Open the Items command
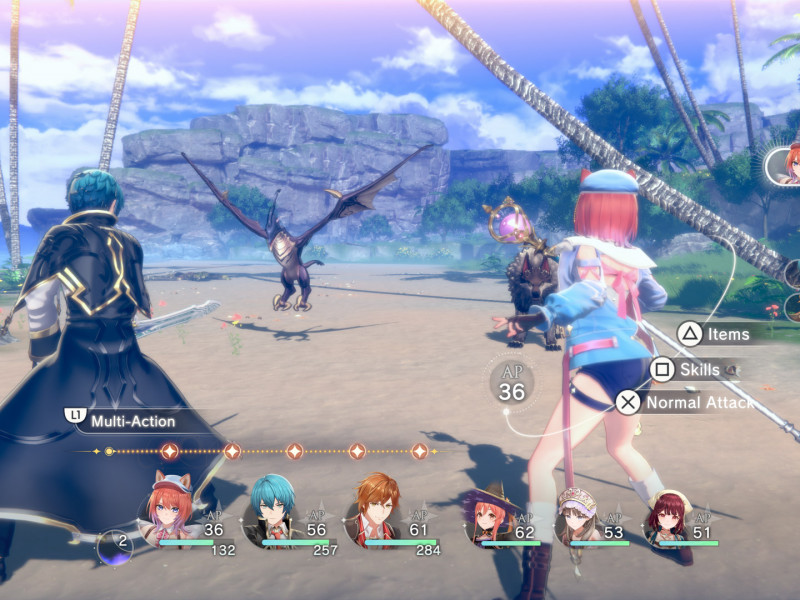Viewport: 800px width, 600px height. point(728,334)
